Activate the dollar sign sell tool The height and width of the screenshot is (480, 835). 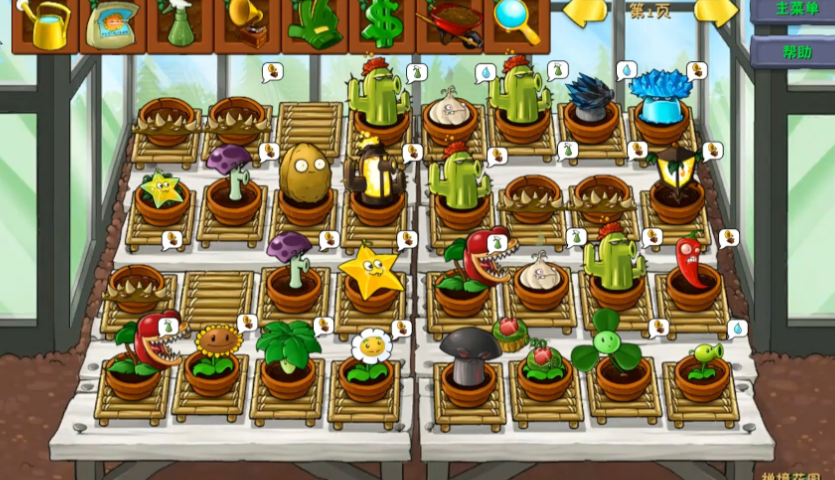click(382, 24)
